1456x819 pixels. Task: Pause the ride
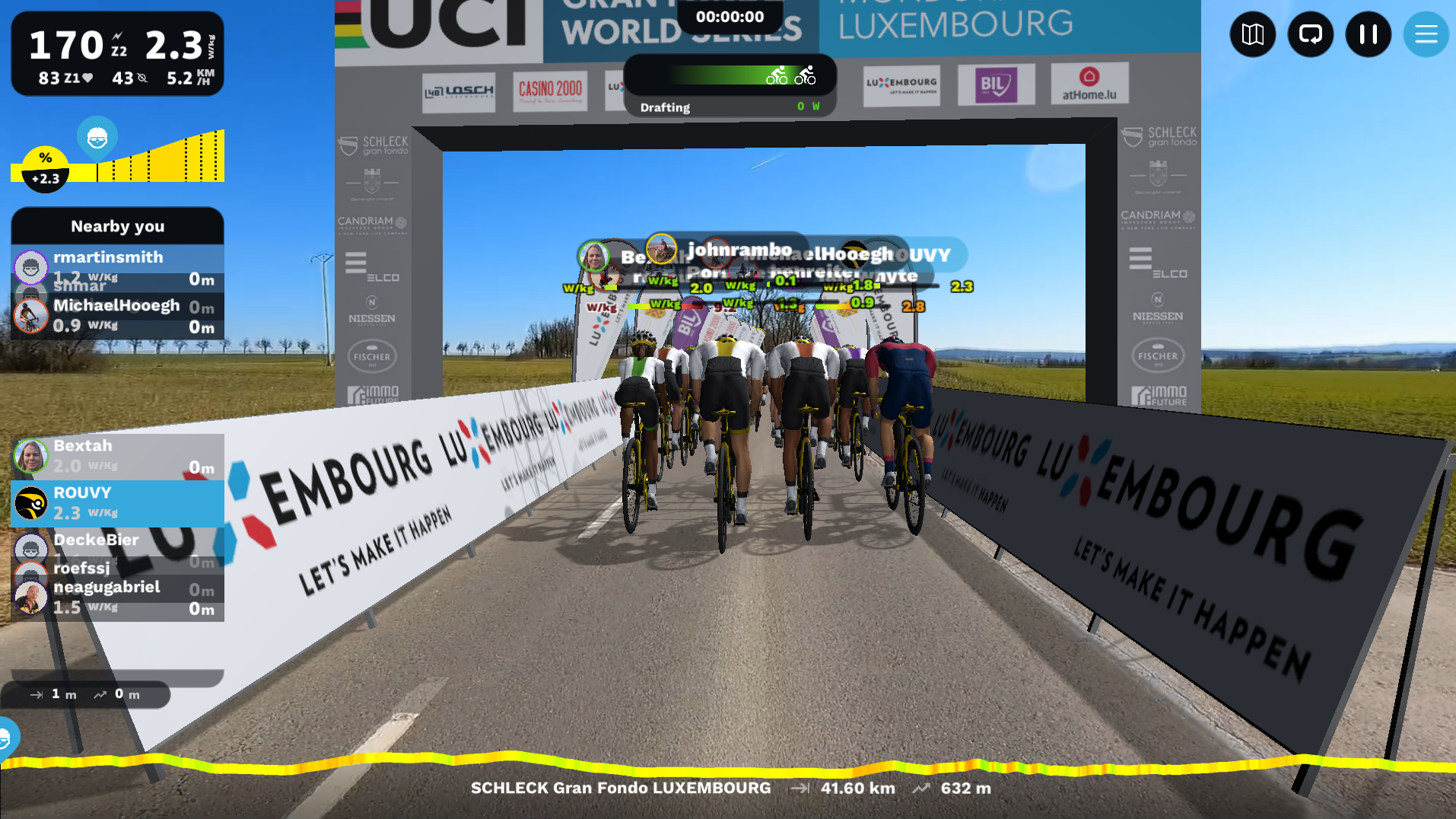coord(1368,34)
